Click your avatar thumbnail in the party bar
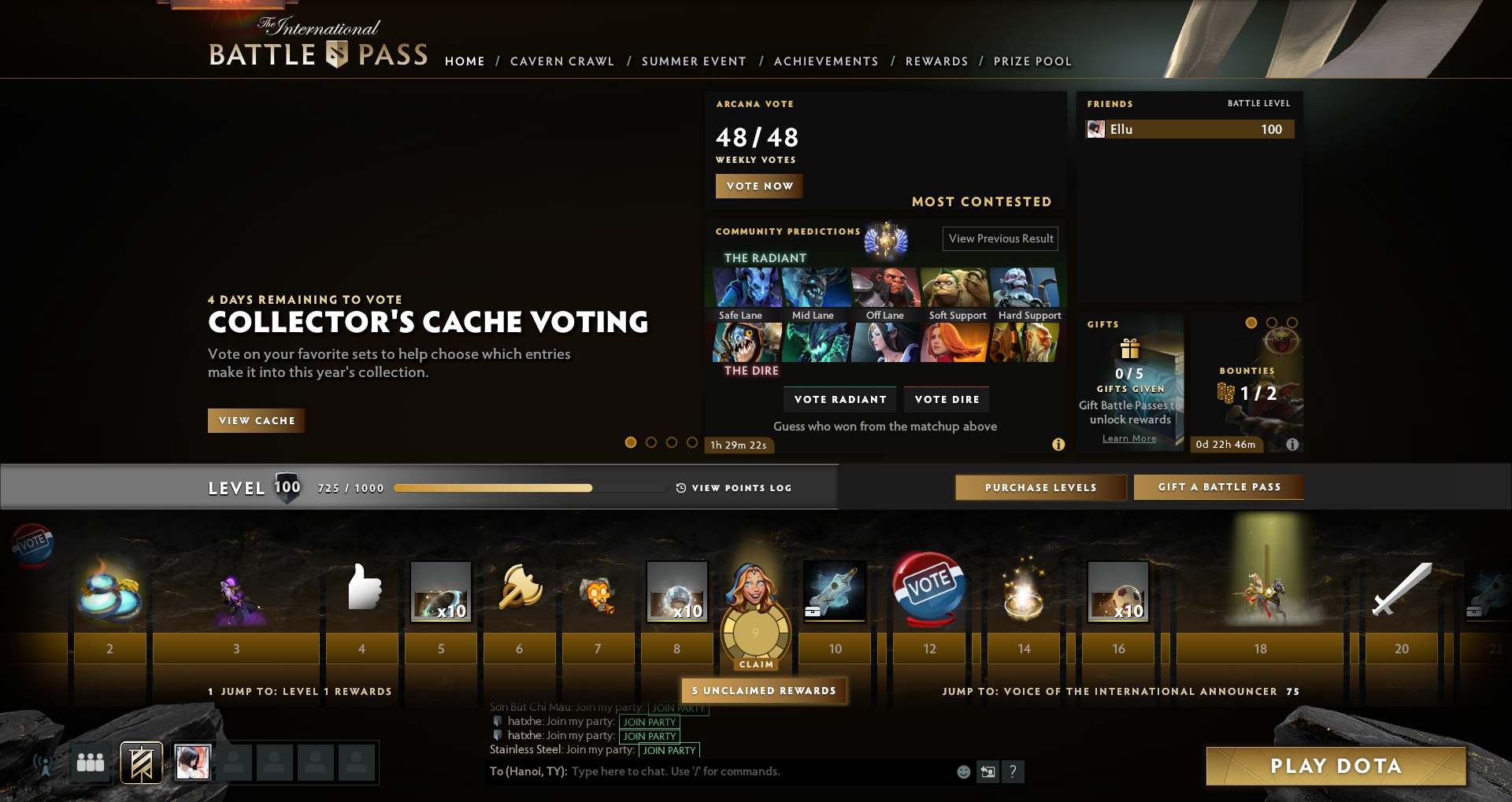This screenshot has height=802, width=1512. [193, 762]
